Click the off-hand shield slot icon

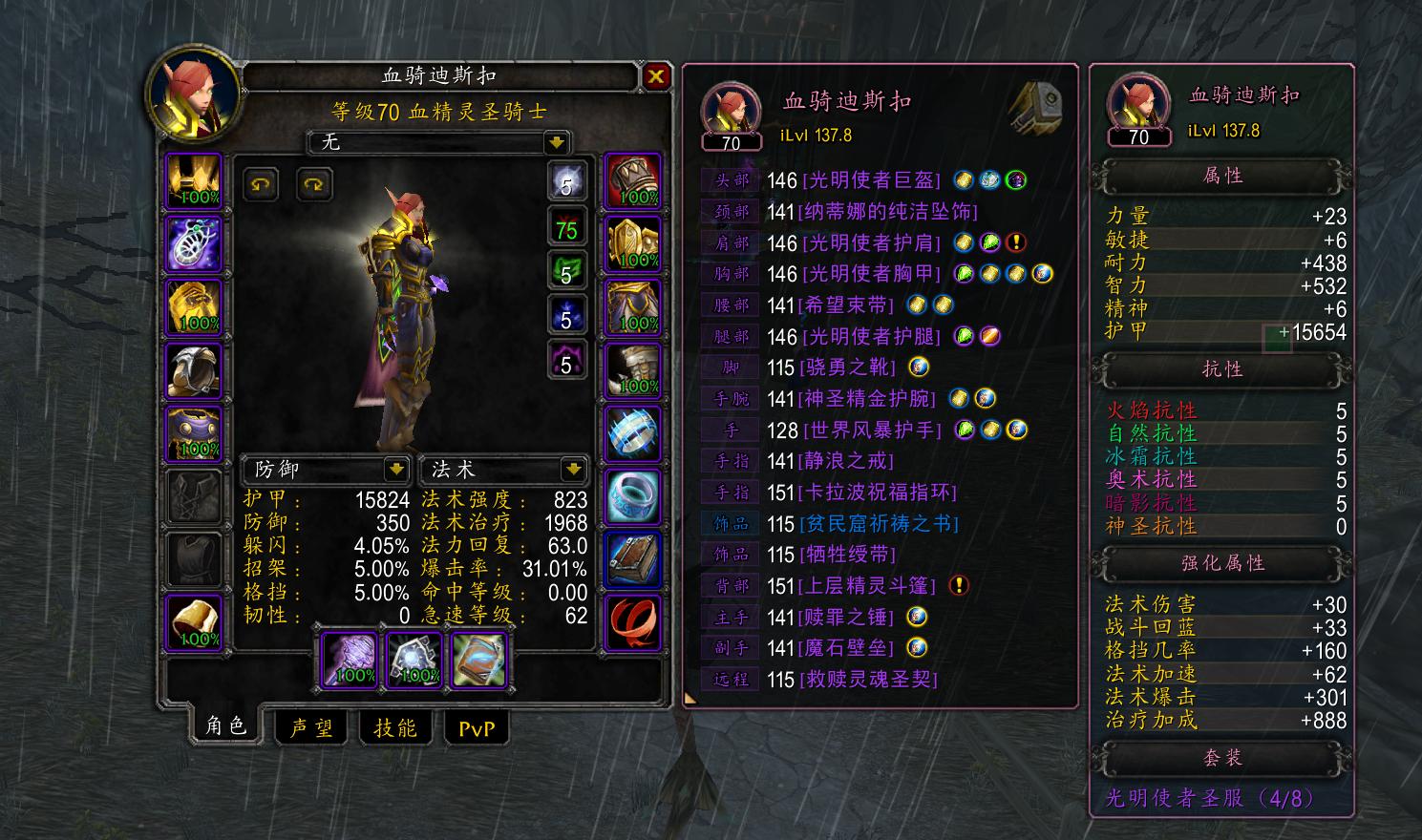[413, 659]
